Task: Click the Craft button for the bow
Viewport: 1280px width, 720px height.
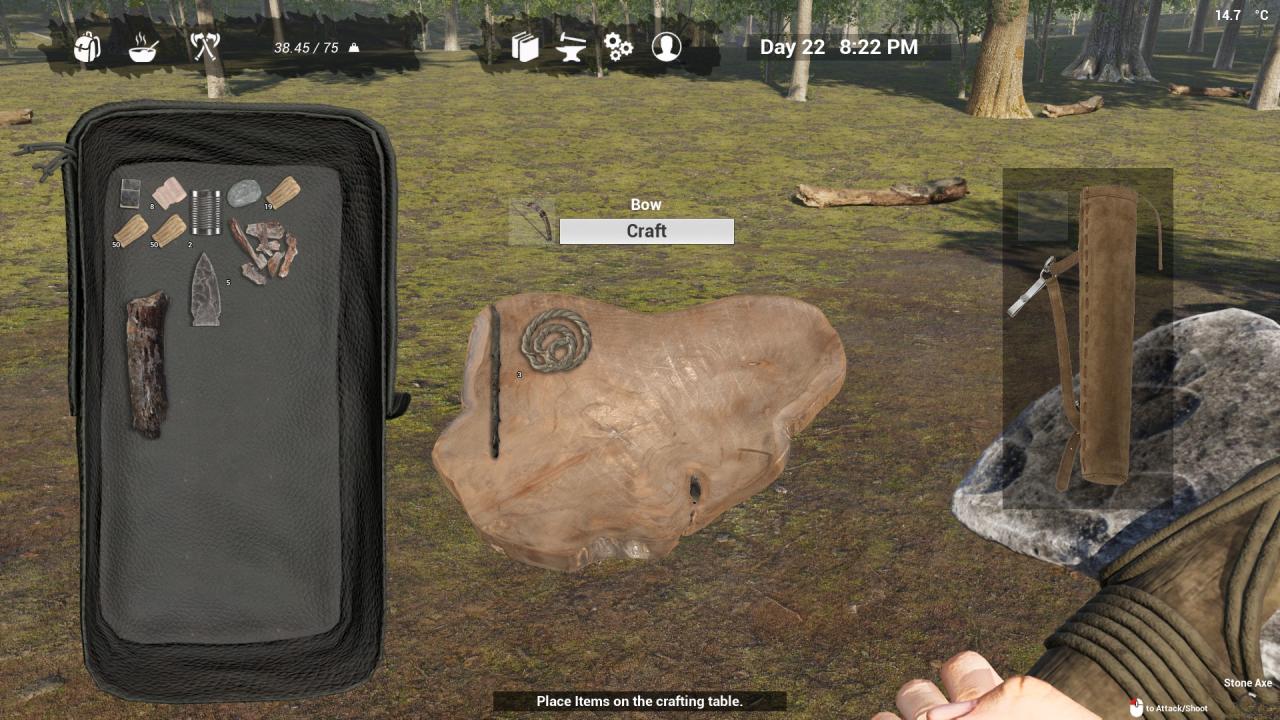Action: (646, 231)
